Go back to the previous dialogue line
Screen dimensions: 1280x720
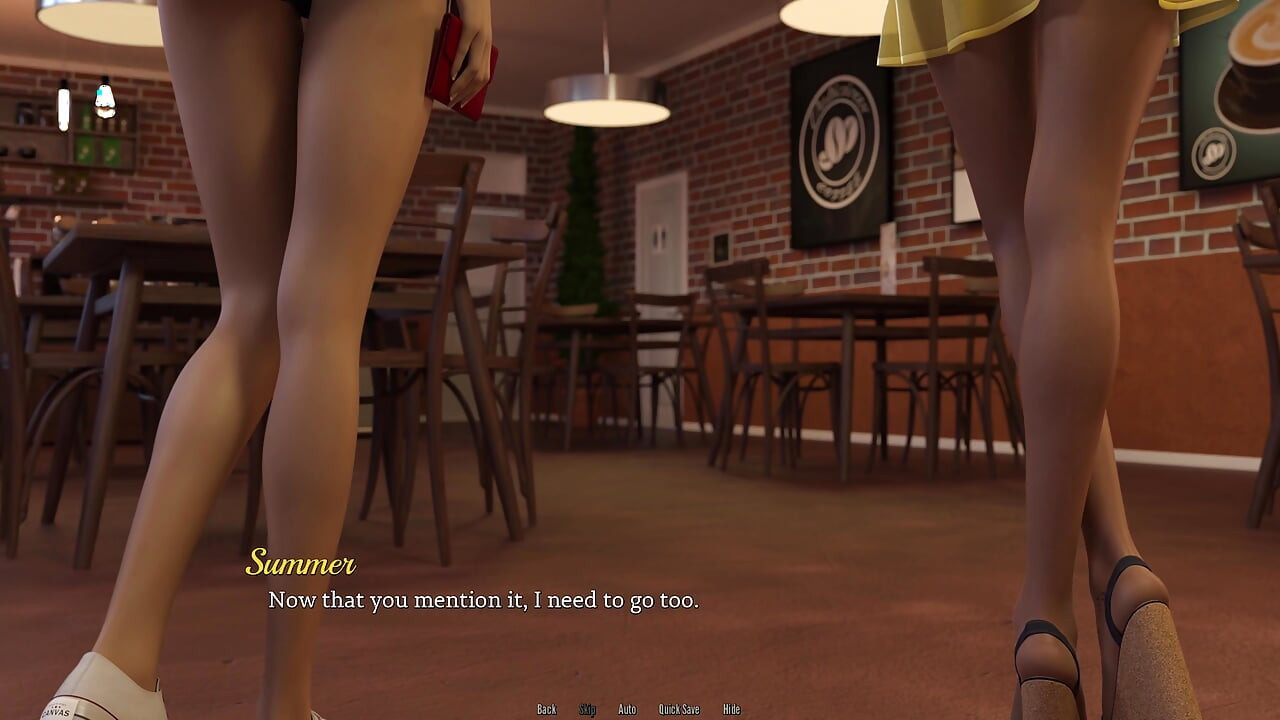pyautogui.click(x=546, y=709)
